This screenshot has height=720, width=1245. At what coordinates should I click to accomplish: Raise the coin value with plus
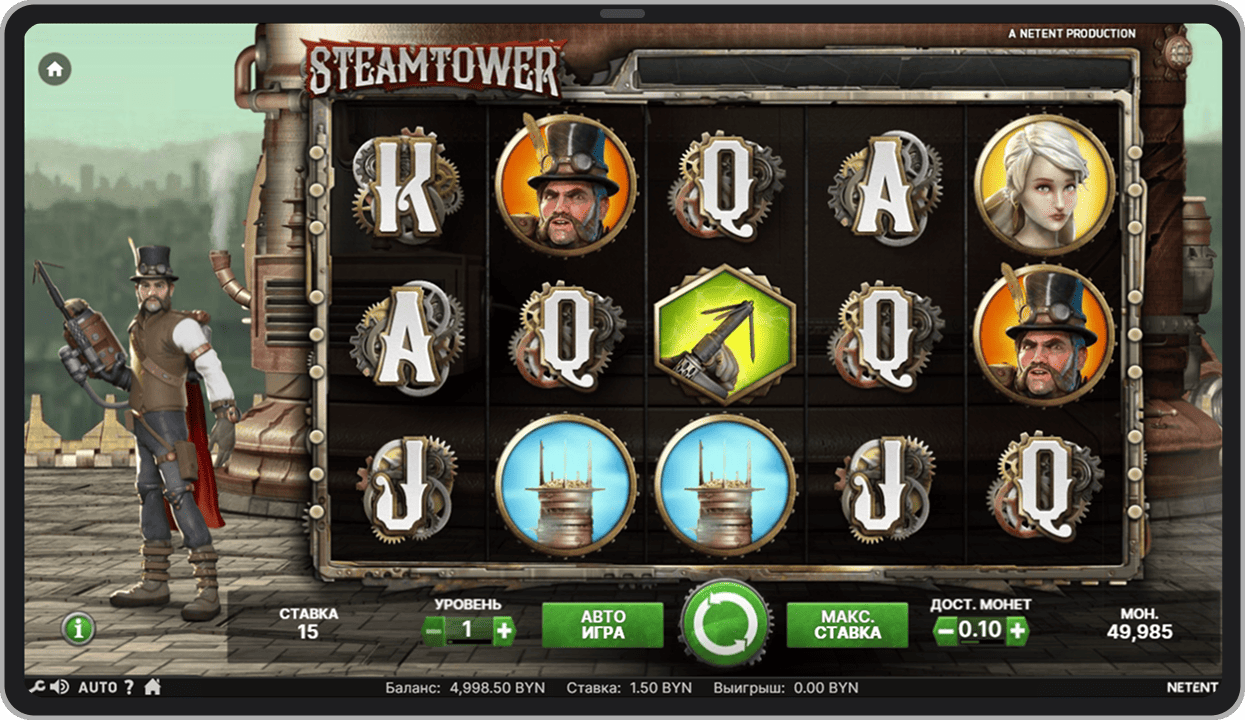tap(1017, 630)
